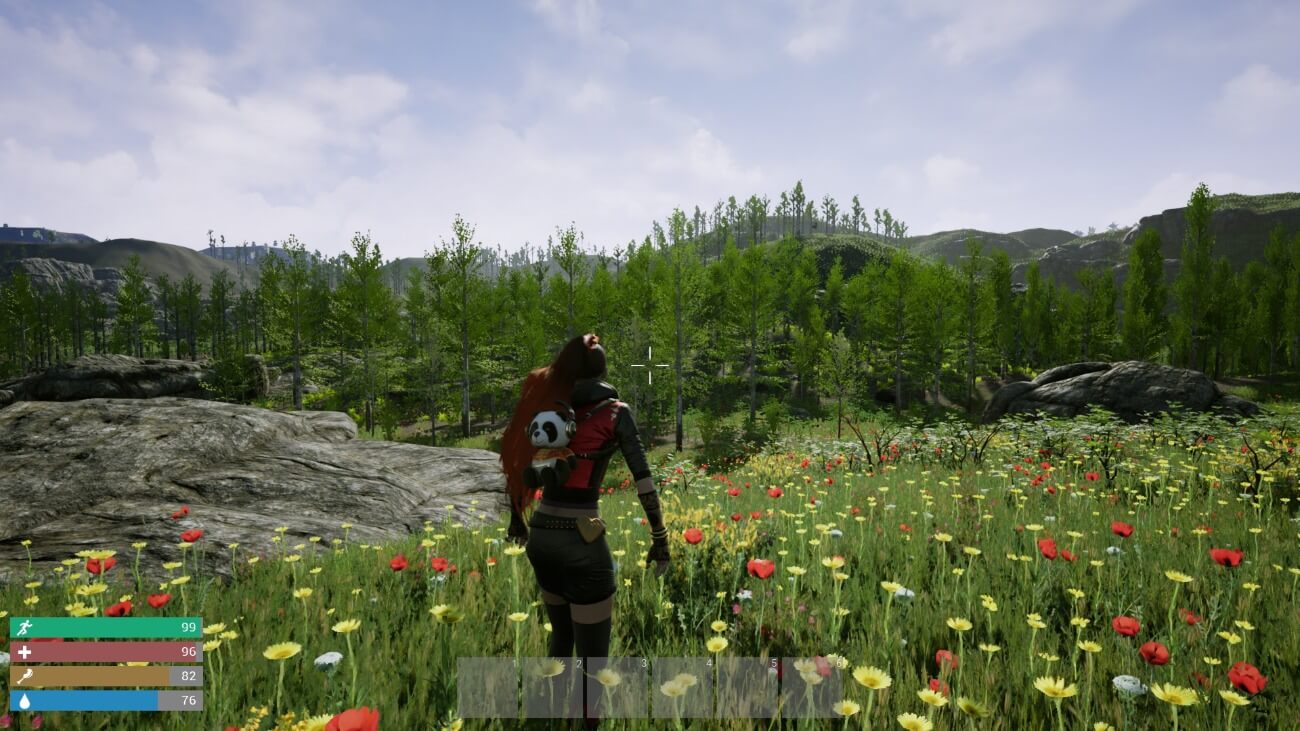
Task: Select hotbar slot number 1
Action: tap(488, 687)
